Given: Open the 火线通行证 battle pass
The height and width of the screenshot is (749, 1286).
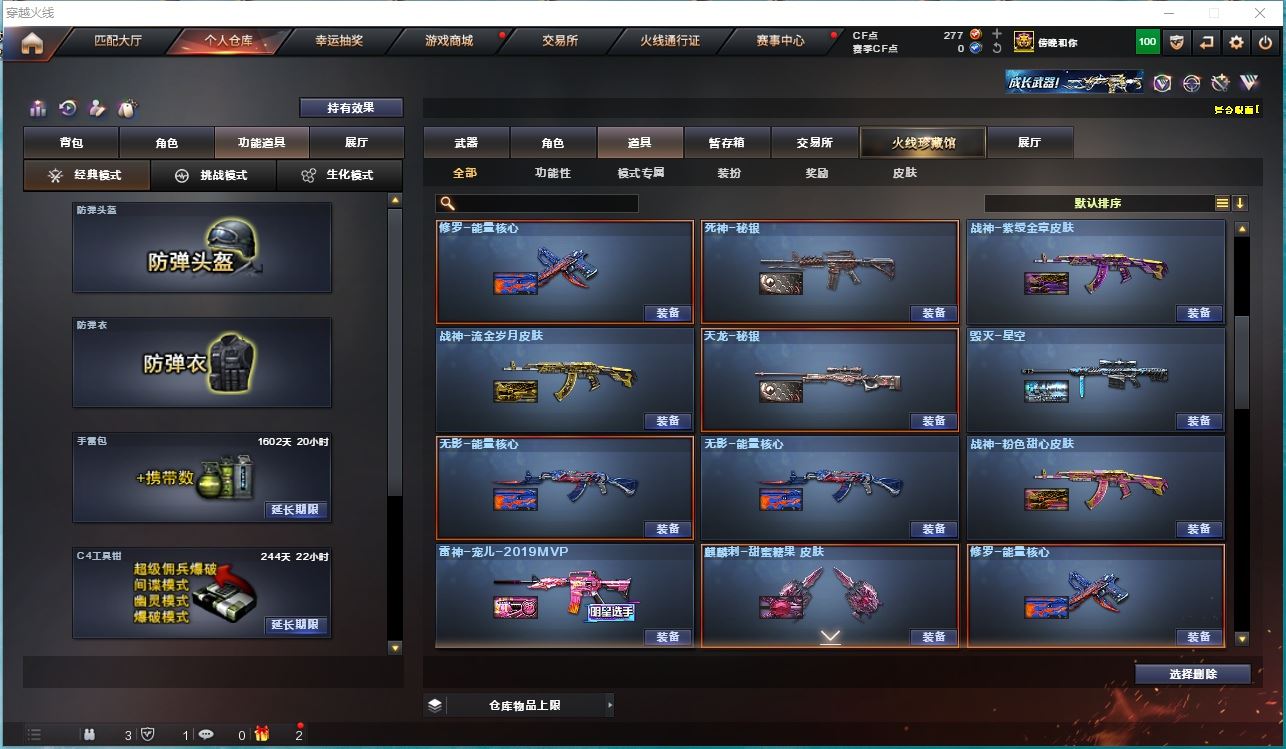Looking at the screenshot, I should tap(670, 41).
